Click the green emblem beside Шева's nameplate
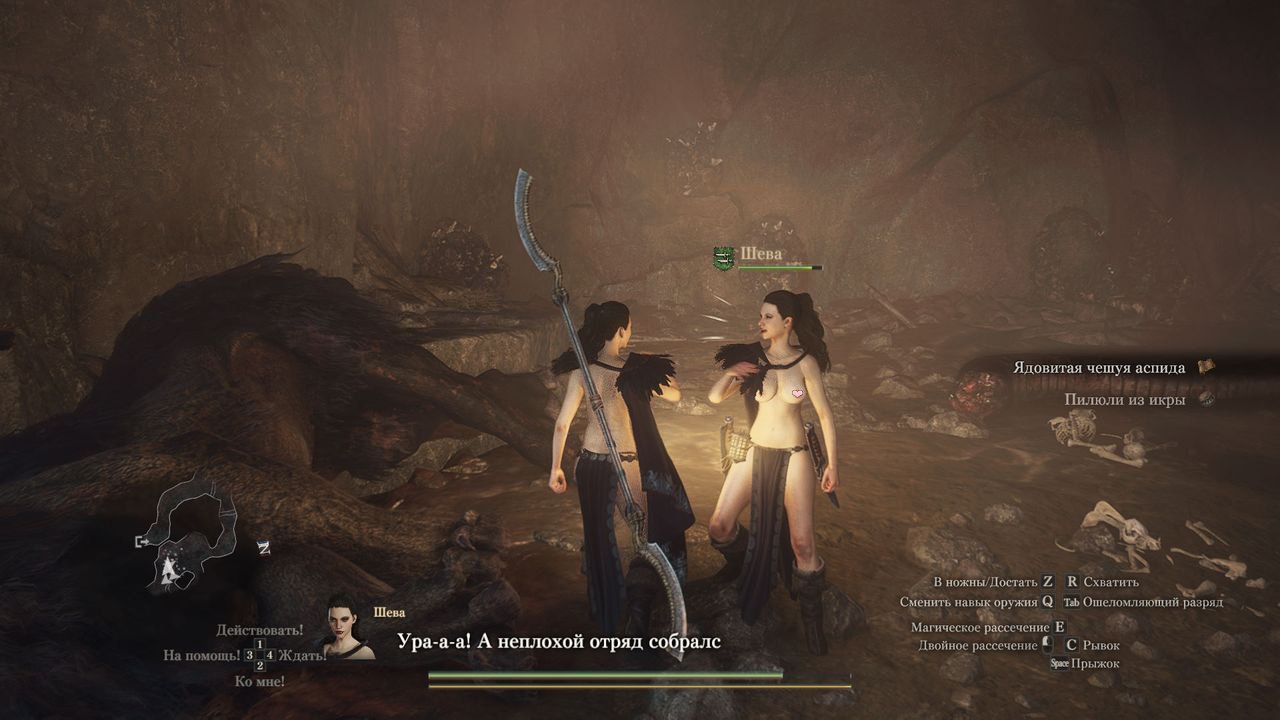1280x720 pixels. (x=724, y=258)
